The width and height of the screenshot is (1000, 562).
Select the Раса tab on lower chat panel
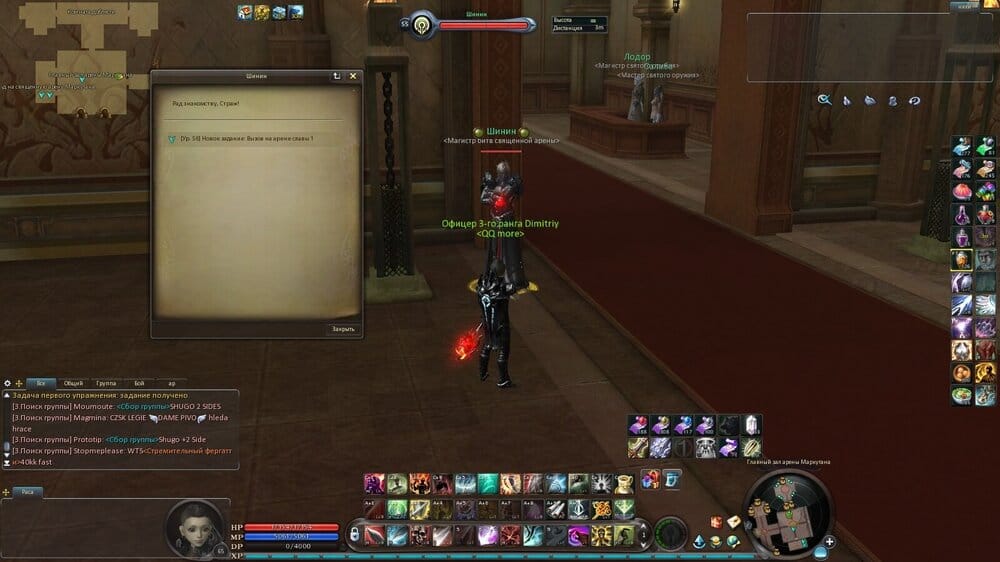(28, 492)
